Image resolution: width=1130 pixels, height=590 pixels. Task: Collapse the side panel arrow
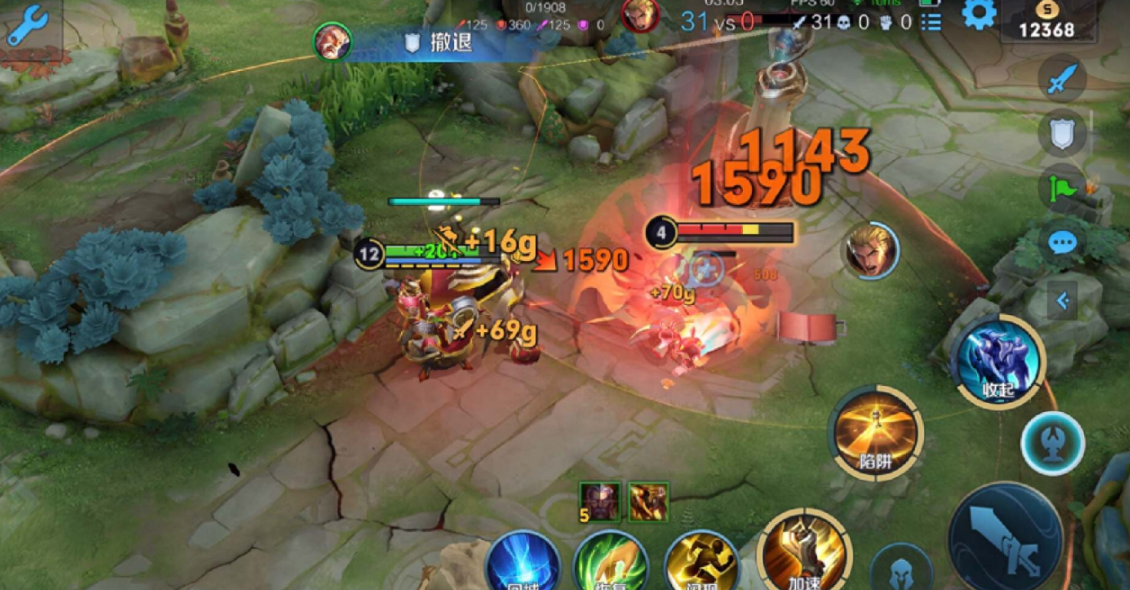point(1062,299)
